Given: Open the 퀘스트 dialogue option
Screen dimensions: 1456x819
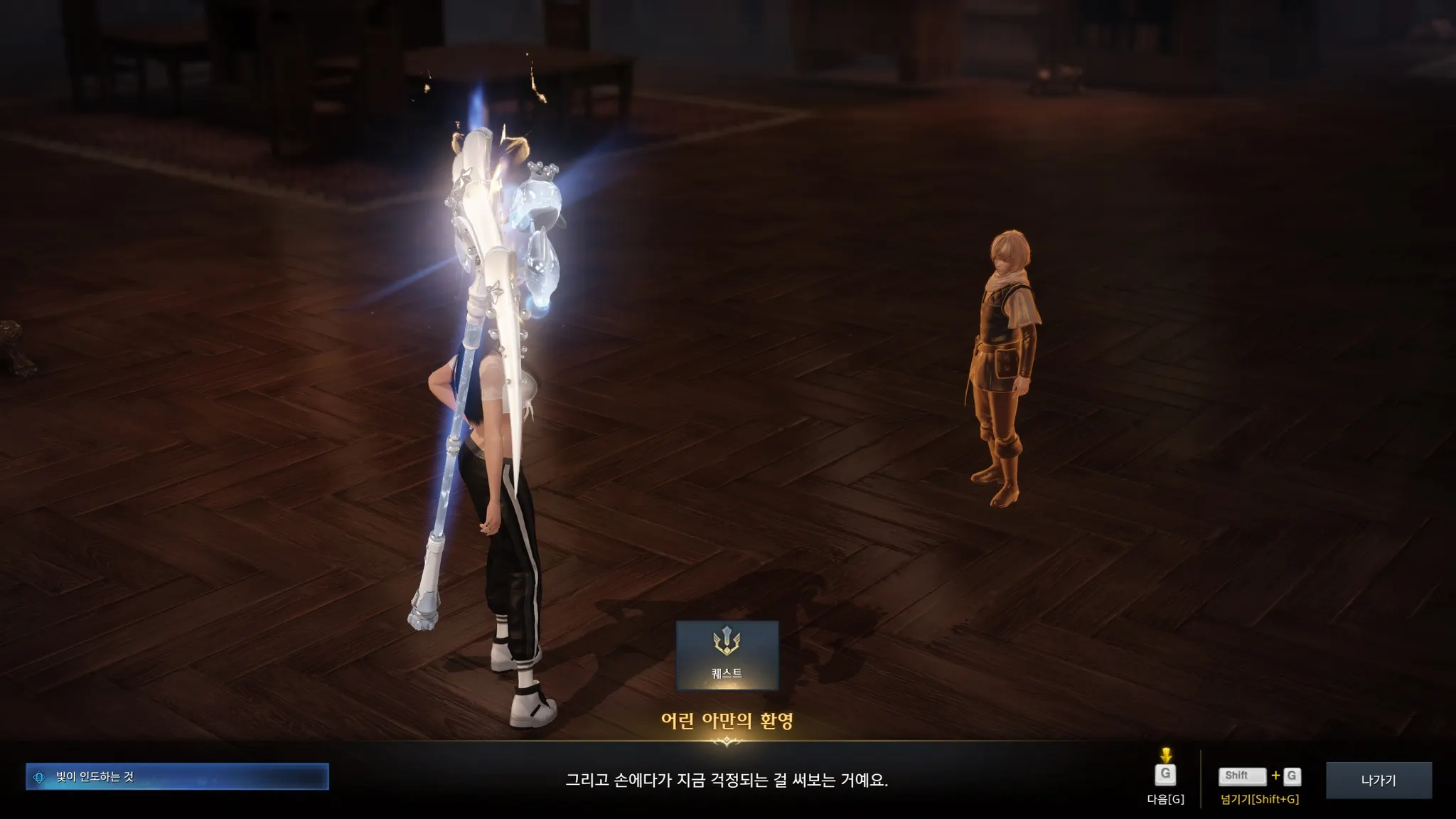Looking at the screenshot, I should [x=727, y=655].
